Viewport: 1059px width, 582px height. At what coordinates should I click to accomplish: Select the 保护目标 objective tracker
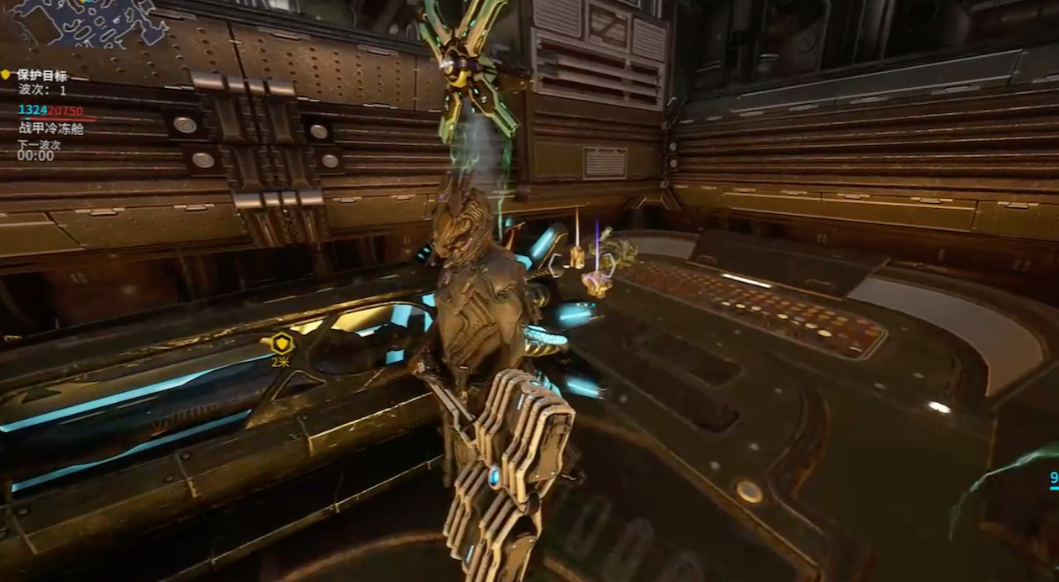click(x=42, y=75)
